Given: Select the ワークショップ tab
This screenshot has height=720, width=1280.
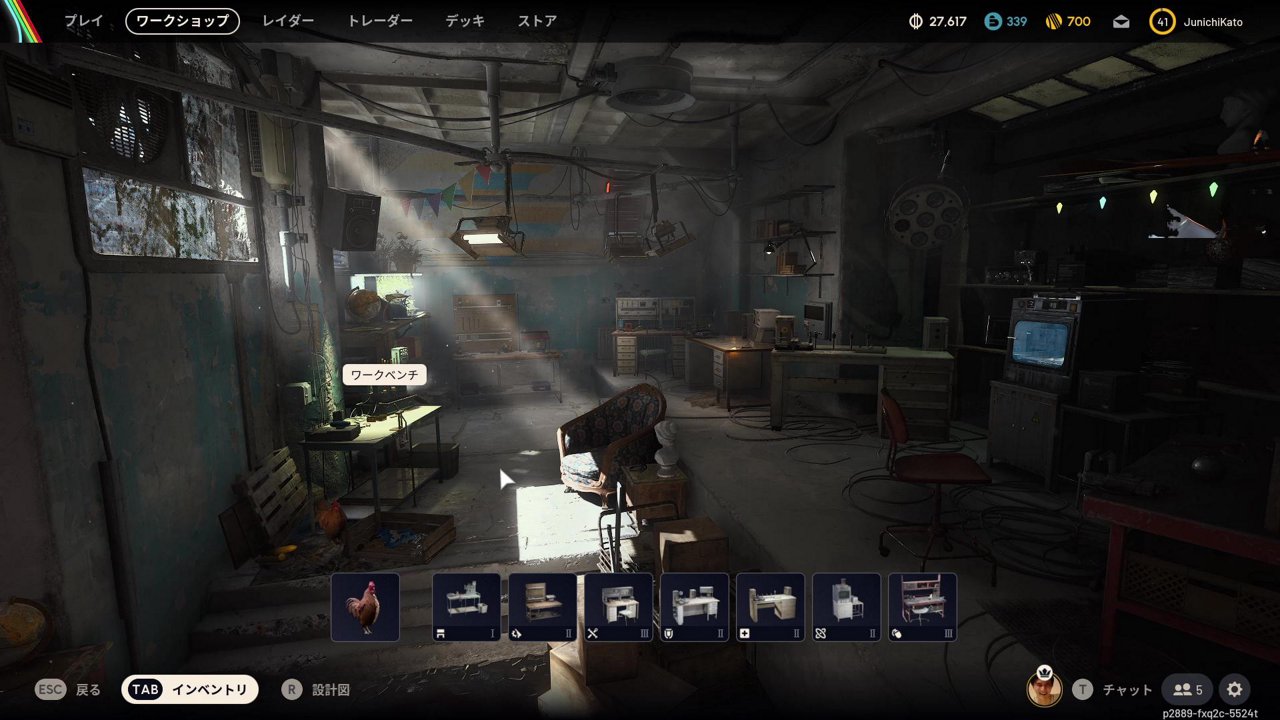Looking at the screenshot, I should [x=182, y=21].
